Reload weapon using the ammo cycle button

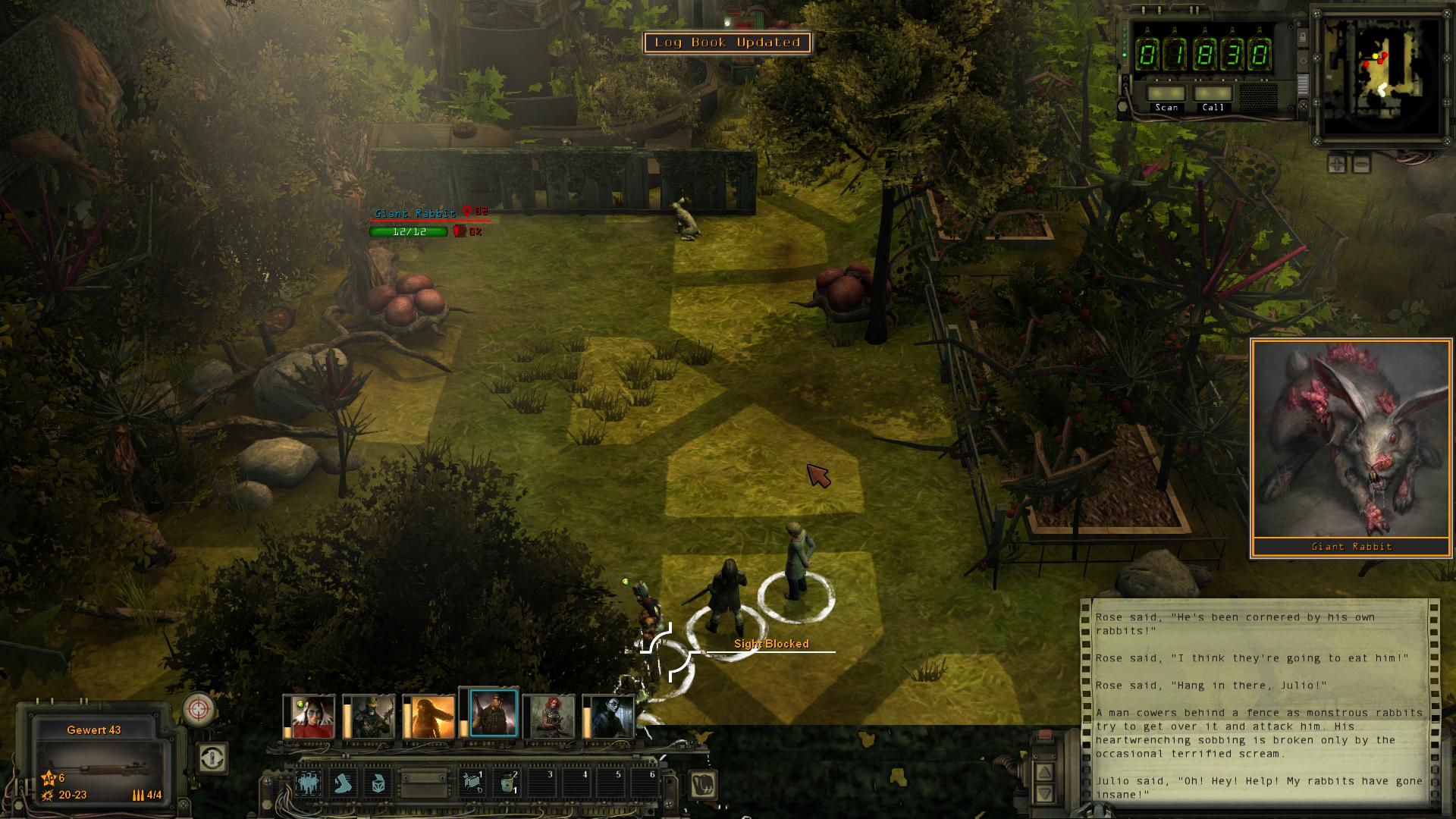tap(212, 757)
